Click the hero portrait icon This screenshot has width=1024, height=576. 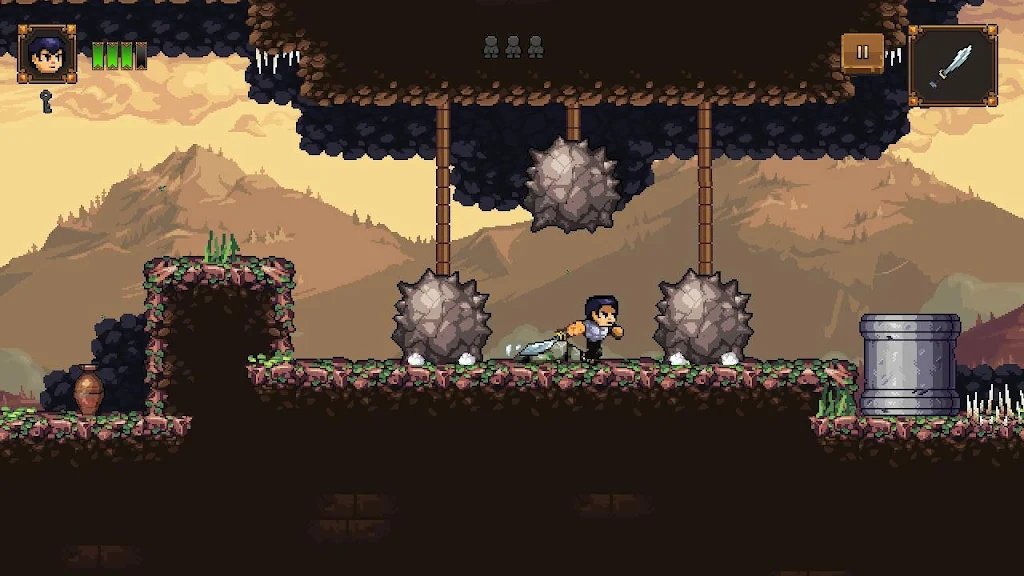47,55
